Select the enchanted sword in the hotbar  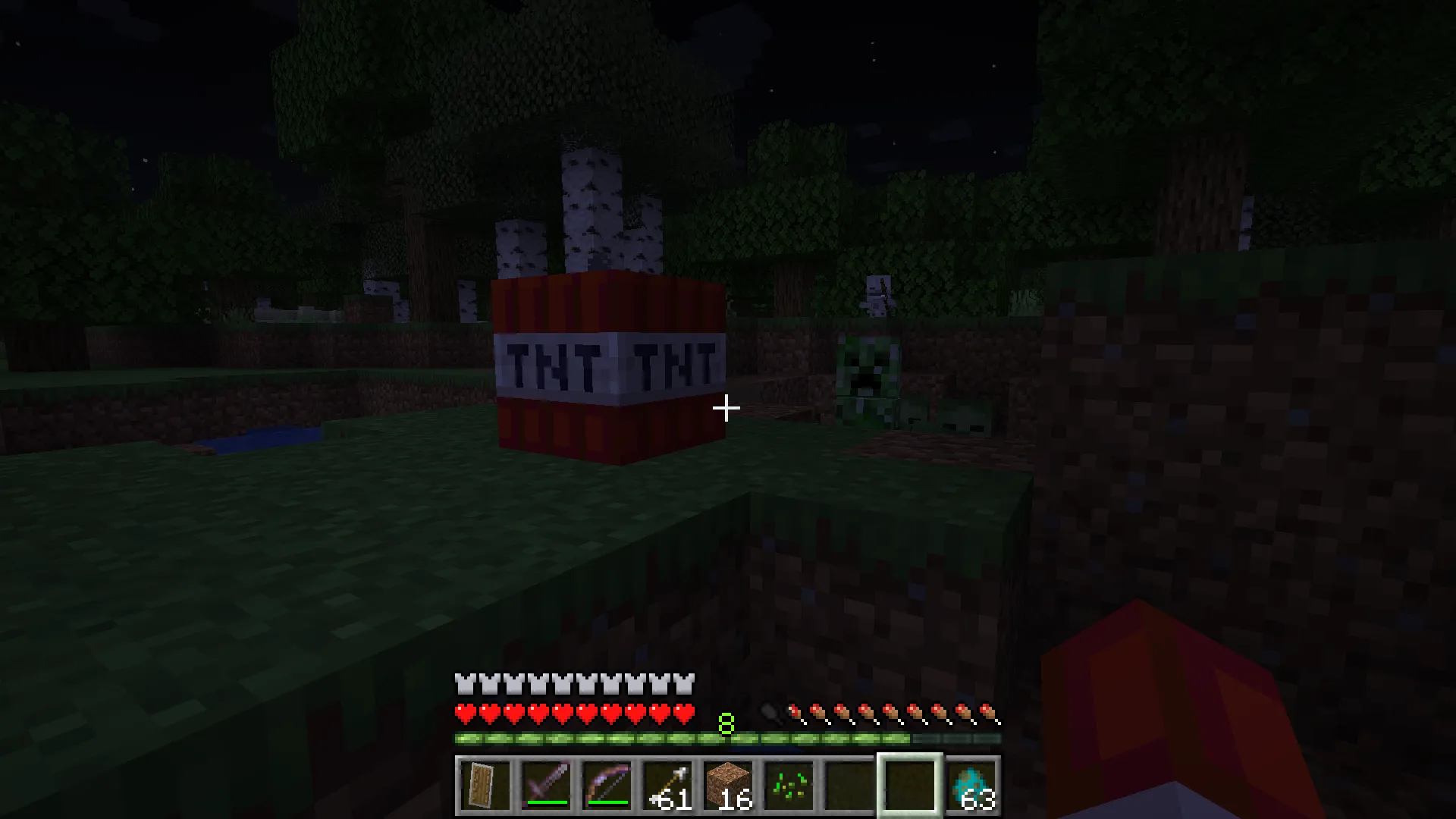546,781
